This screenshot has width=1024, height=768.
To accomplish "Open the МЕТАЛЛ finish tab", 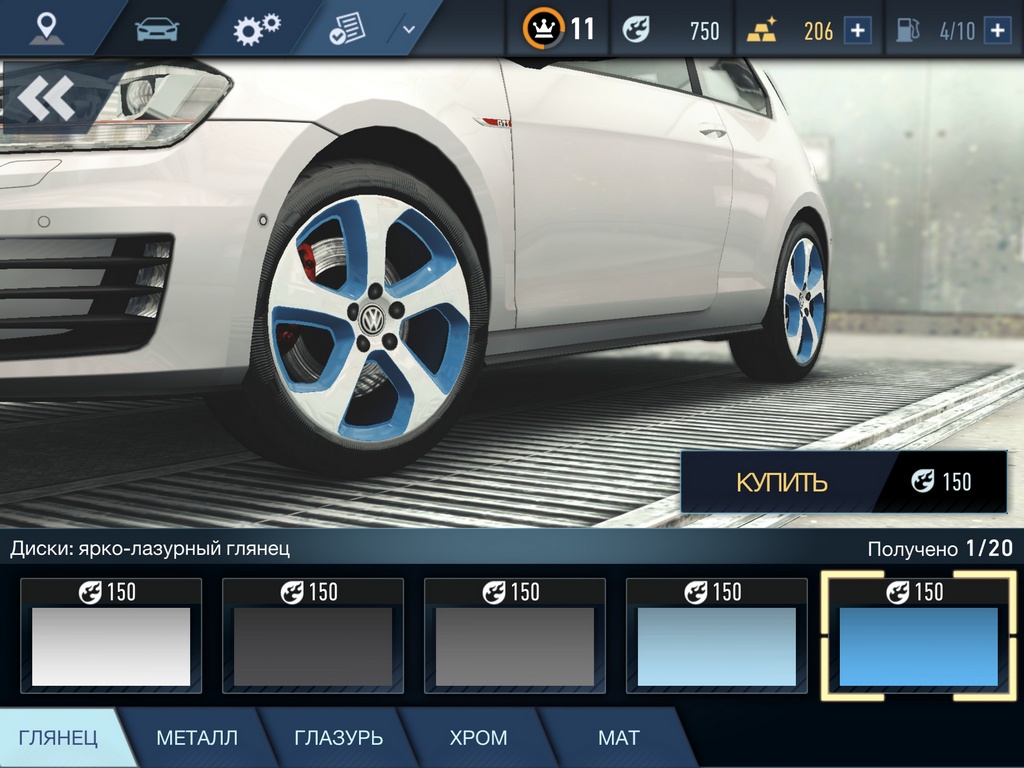I will (x=197, y=738).
